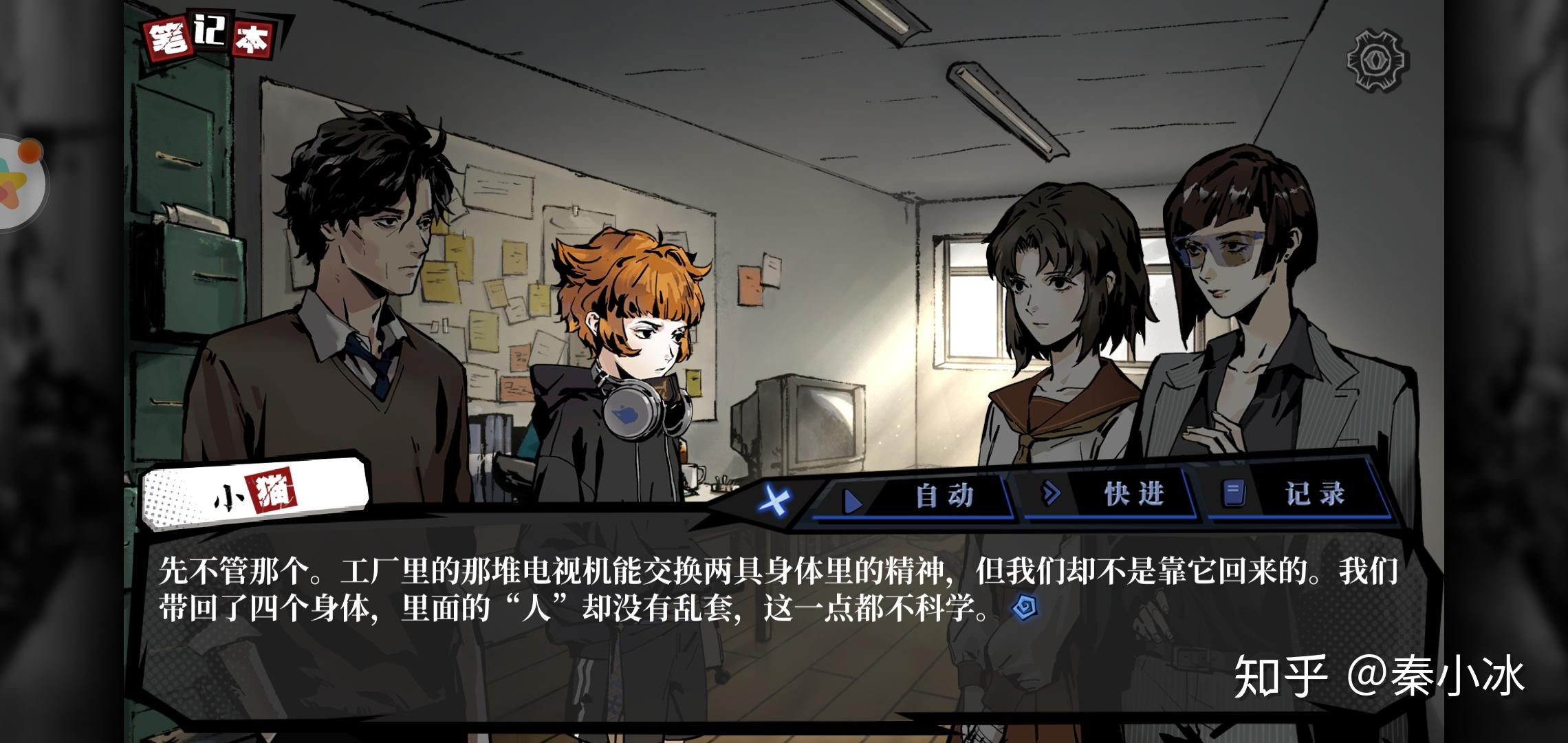
Task: Tap the floating star assistant bubble
Action: (x=19, y=183)
